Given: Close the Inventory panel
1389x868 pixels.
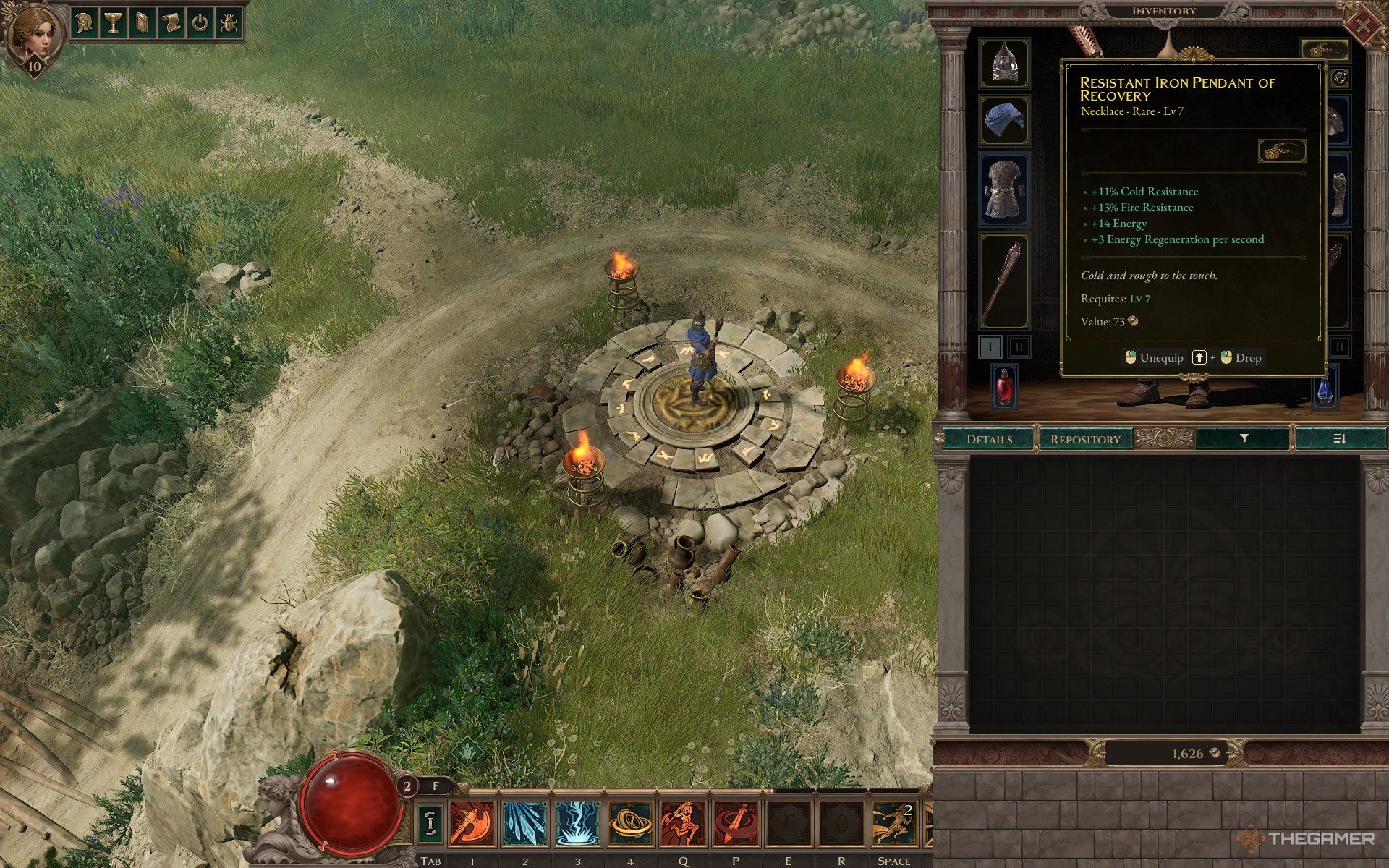Looking at the screenshot, I should click(1362, 26).
